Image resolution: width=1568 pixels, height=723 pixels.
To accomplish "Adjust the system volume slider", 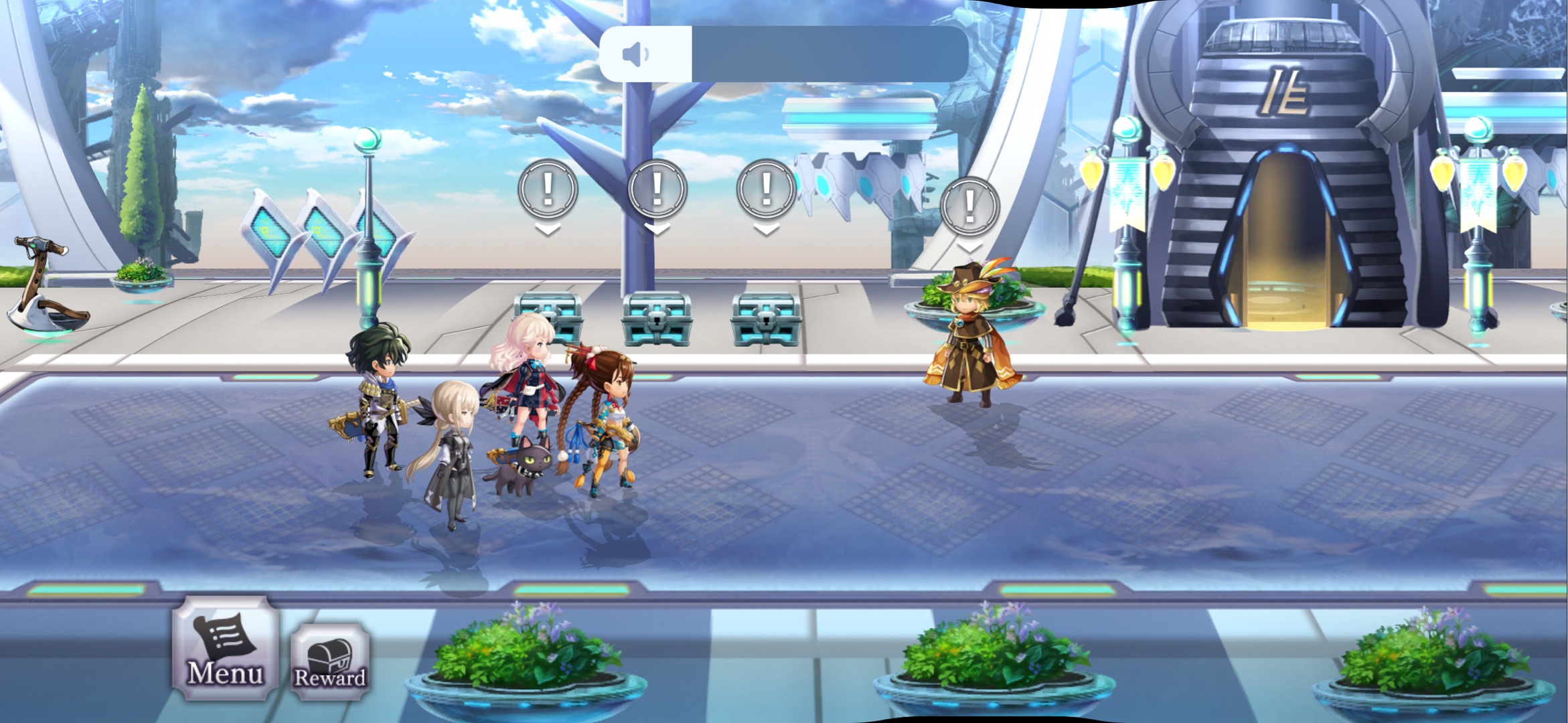I will tap(783, 54).
